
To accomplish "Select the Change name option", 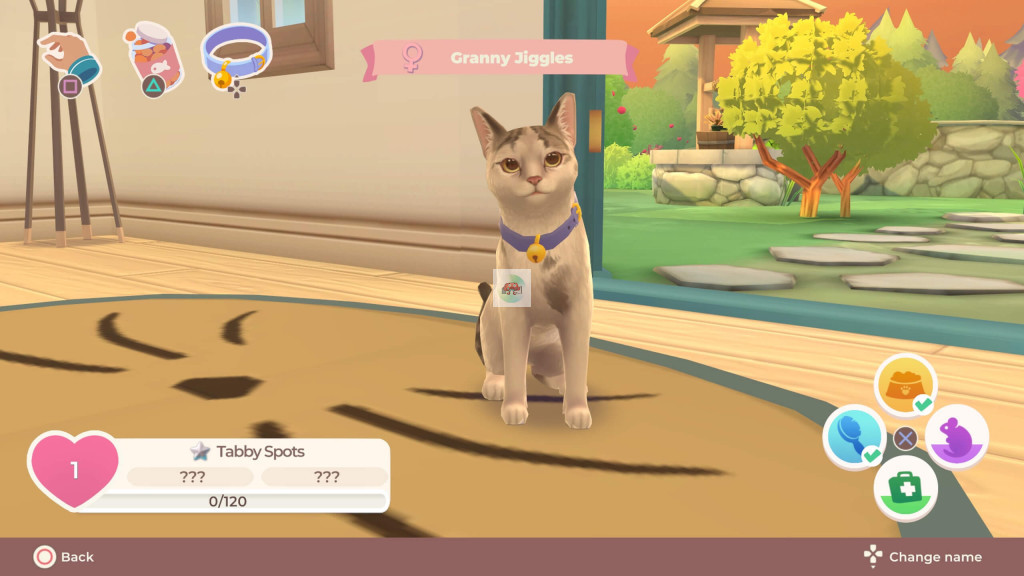I will click(x=924, y=557).
